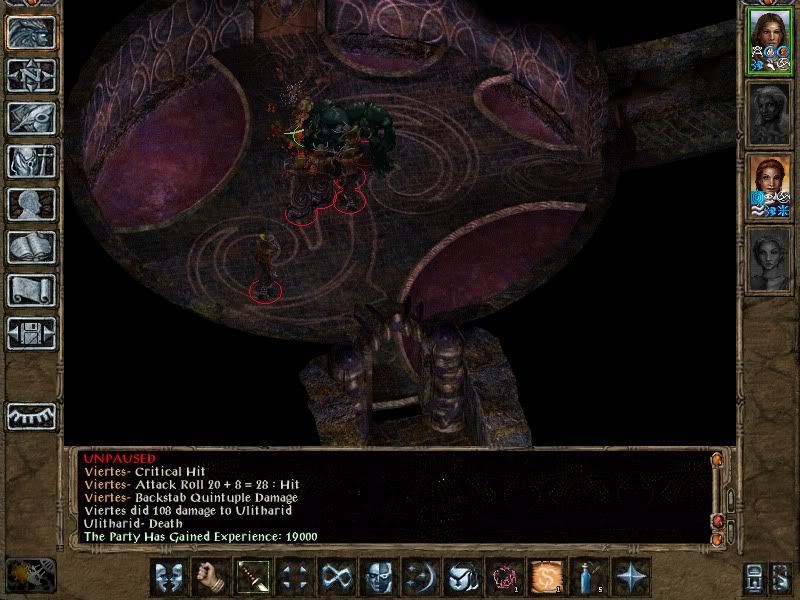Activate the four-arrows action bar button

coord(293,577)
